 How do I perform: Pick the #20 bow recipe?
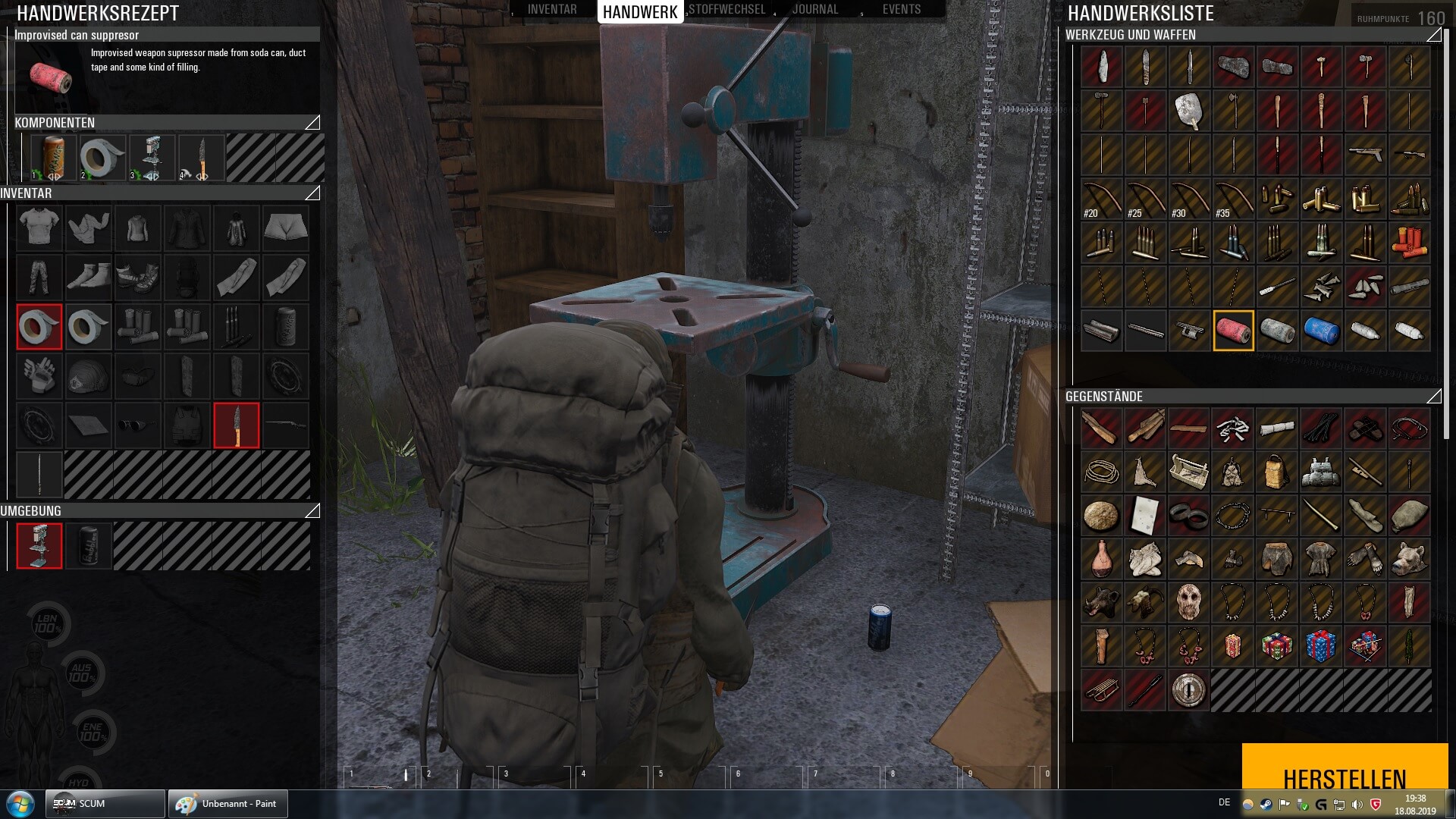[1101, 199]
